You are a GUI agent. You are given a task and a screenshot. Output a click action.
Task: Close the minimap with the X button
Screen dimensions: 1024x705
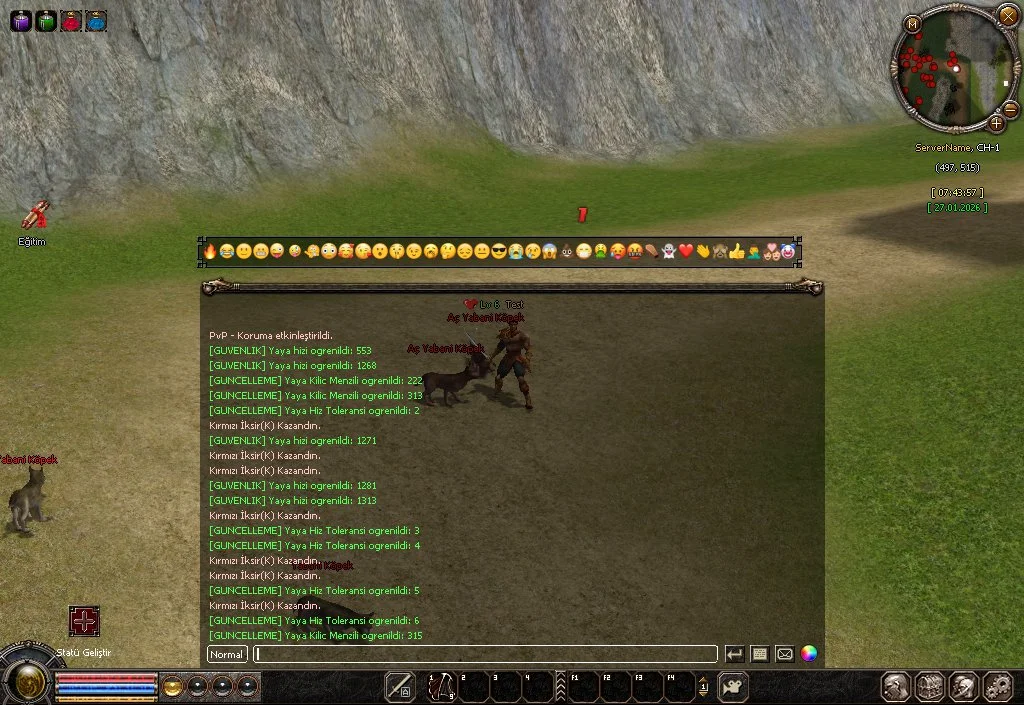pos(1008,15)
